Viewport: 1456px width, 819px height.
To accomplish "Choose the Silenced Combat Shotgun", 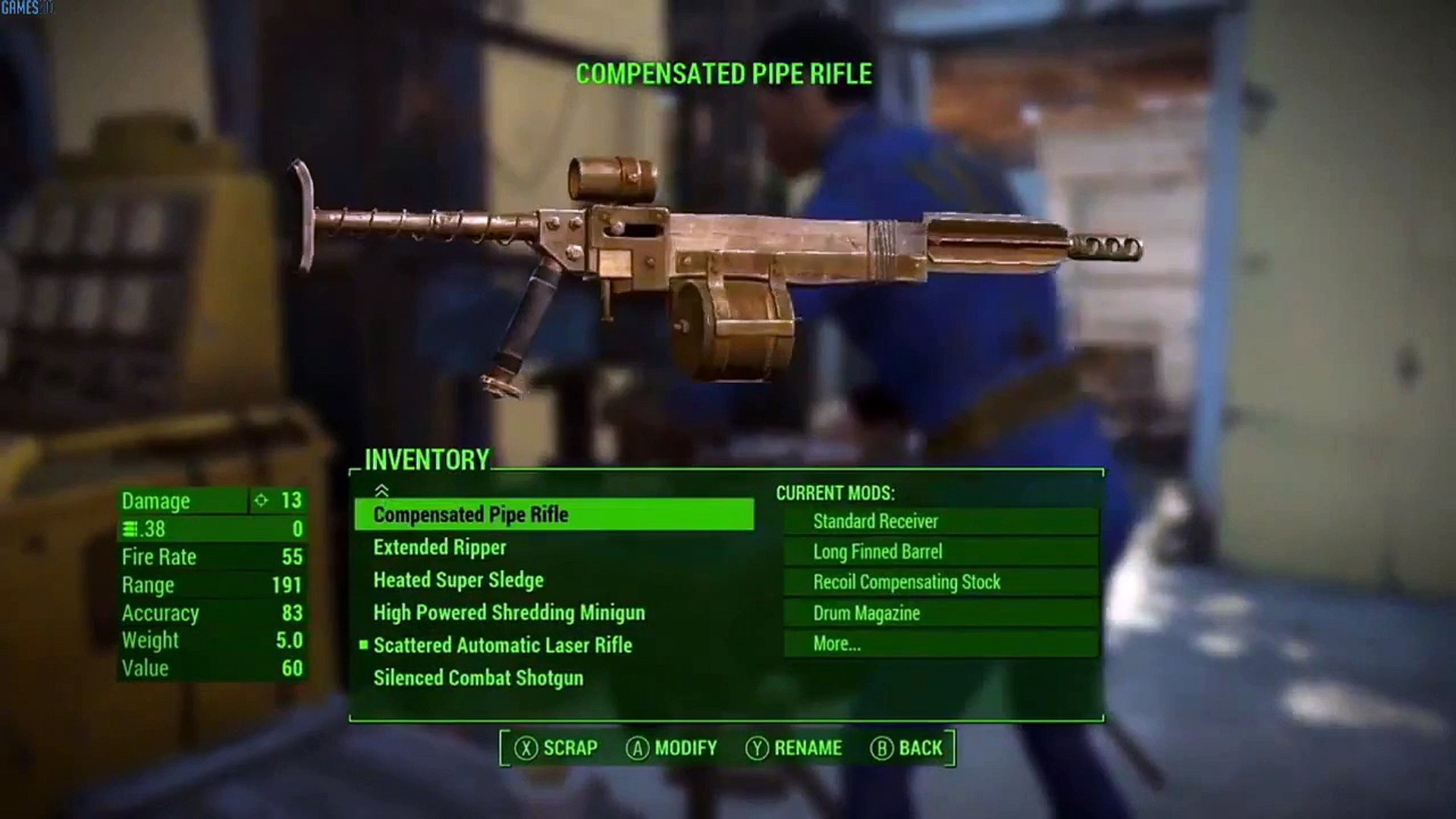I will [478, 678].
